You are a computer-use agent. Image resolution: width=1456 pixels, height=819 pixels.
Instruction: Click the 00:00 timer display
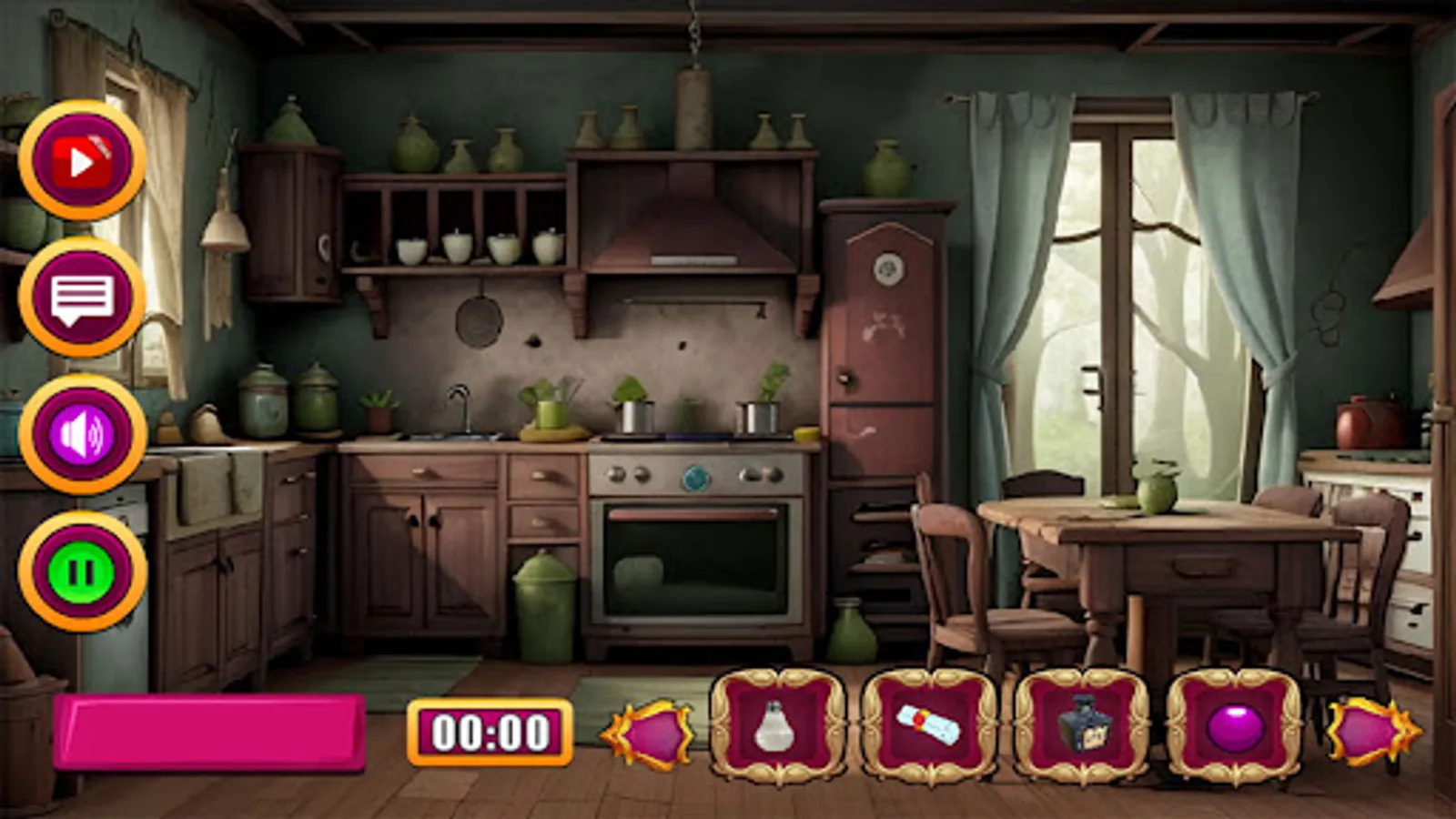point(491,731)
